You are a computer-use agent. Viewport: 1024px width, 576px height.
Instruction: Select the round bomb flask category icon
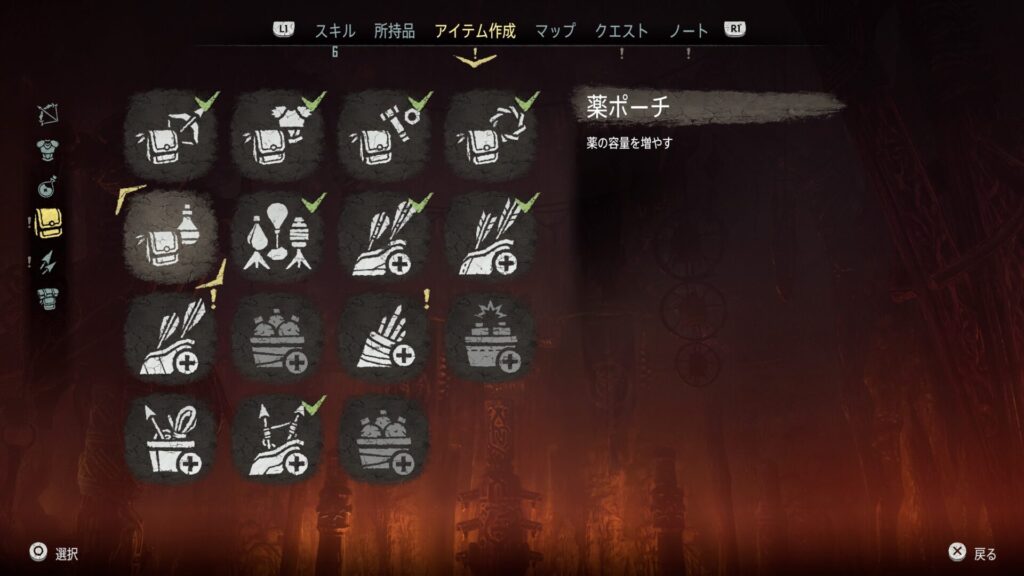point(48,186)
